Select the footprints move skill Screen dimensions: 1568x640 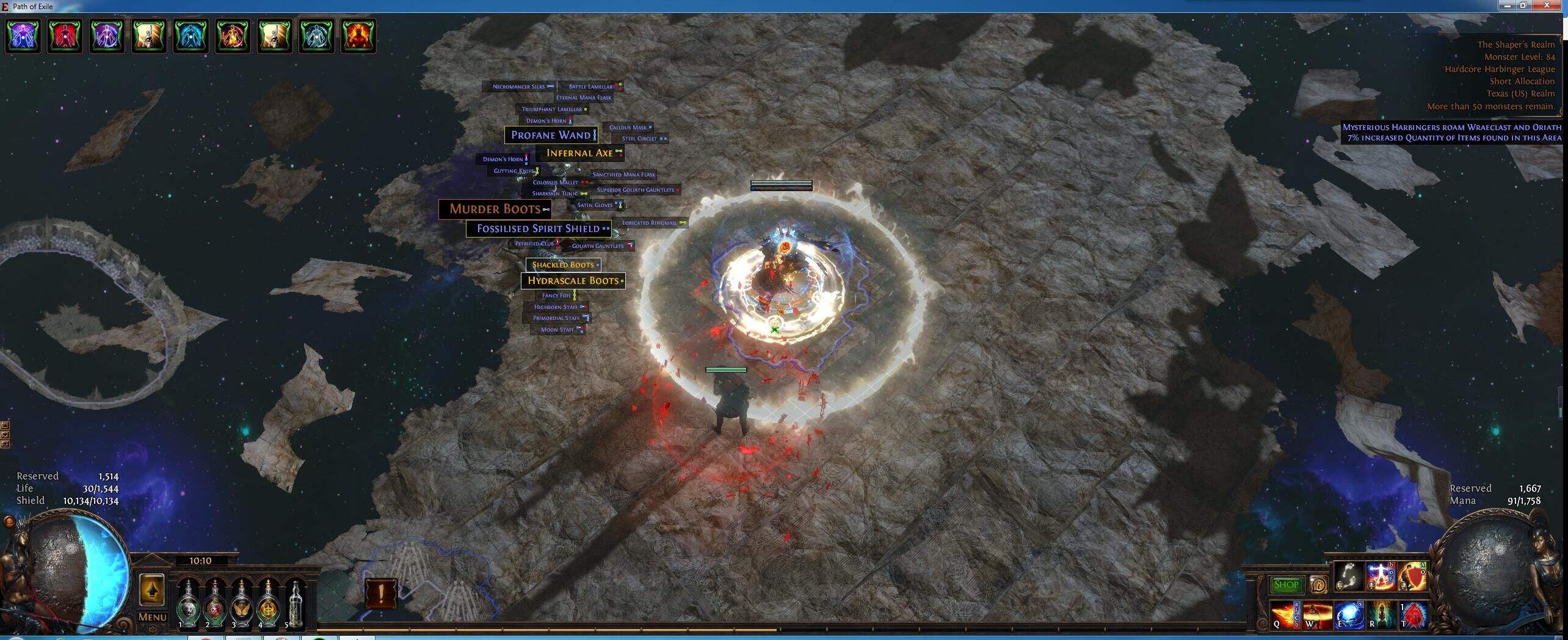click(x=1348, y=575)
